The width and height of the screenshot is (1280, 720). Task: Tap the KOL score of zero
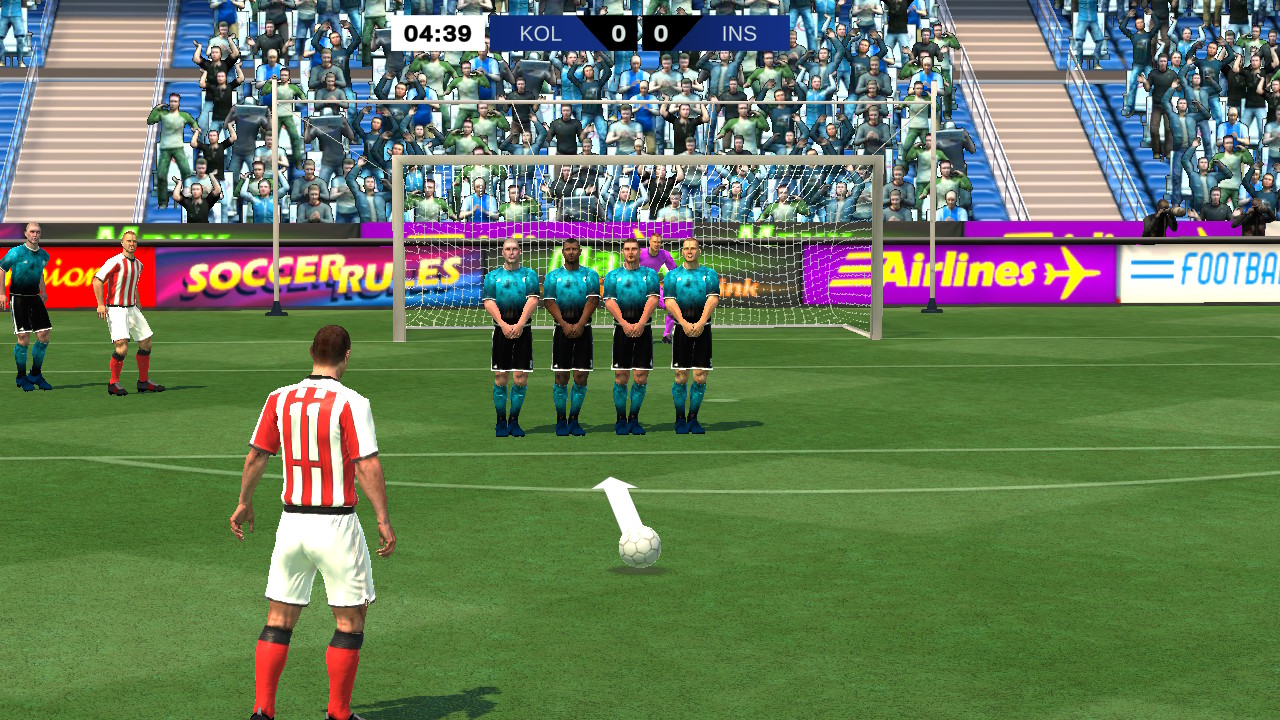pos(617,33)
